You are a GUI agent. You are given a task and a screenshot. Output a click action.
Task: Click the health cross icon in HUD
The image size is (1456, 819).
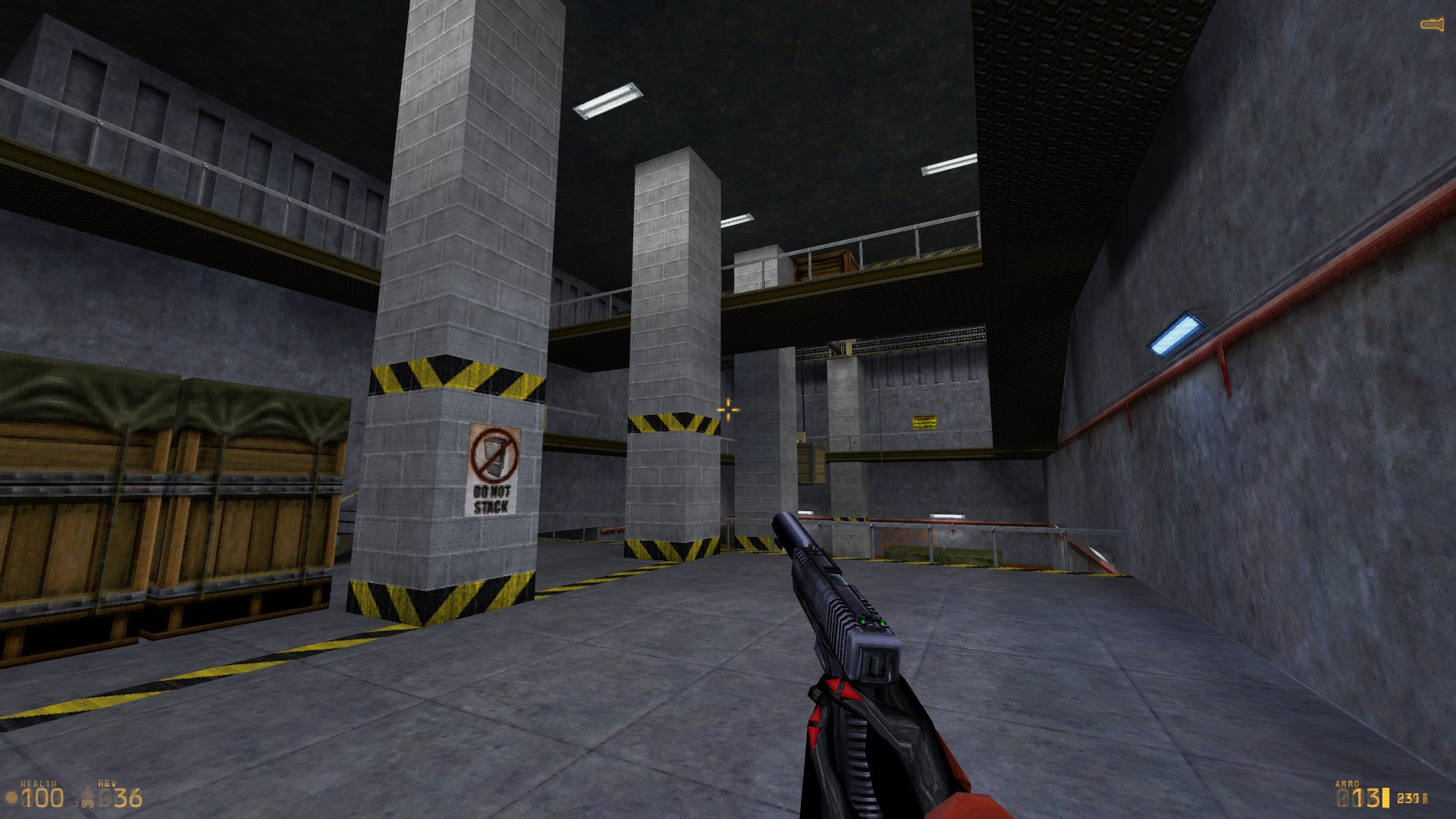tap(11, 796)
